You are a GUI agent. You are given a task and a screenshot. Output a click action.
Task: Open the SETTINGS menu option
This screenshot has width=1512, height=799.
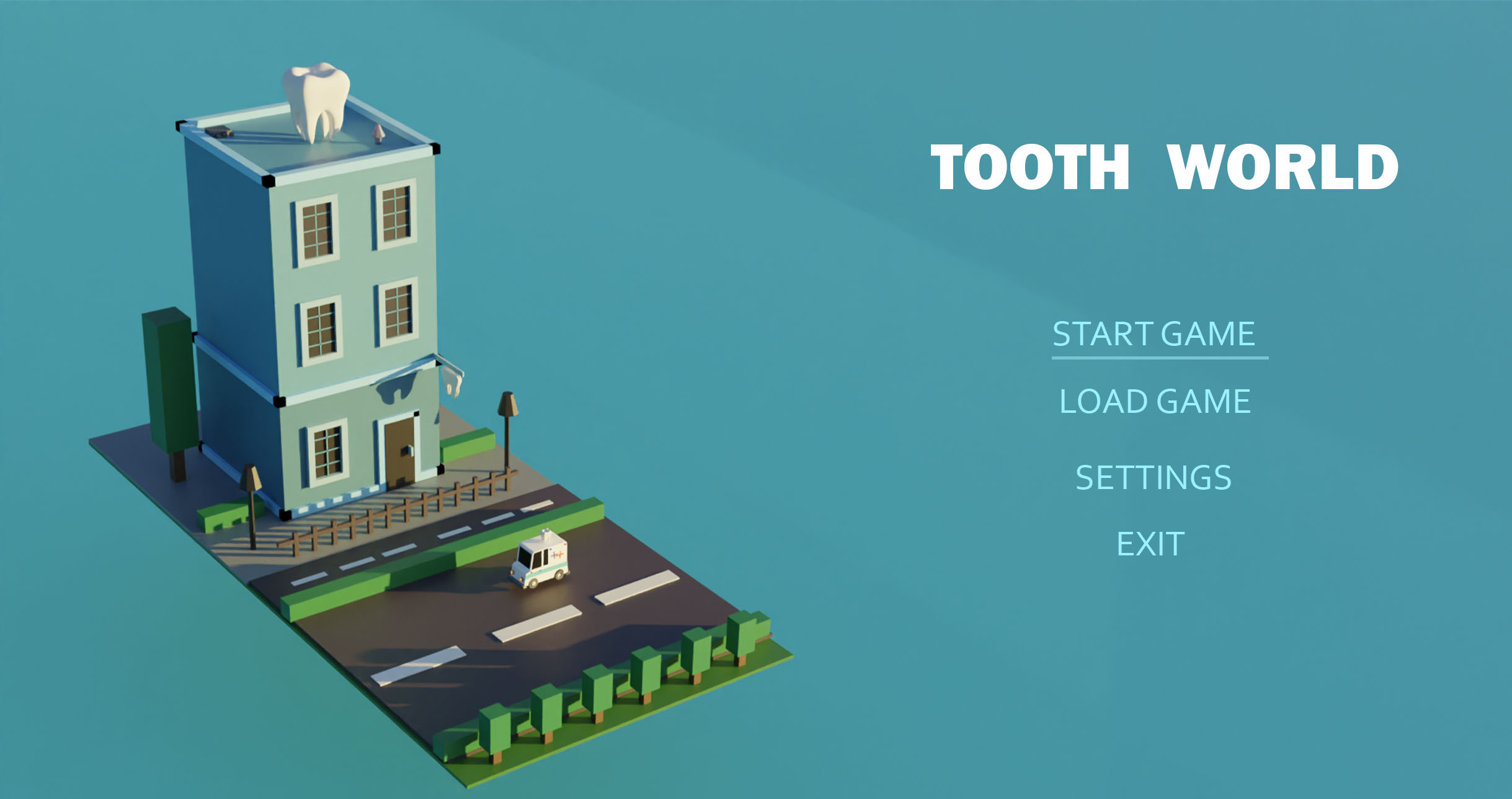pos(1155,477)
